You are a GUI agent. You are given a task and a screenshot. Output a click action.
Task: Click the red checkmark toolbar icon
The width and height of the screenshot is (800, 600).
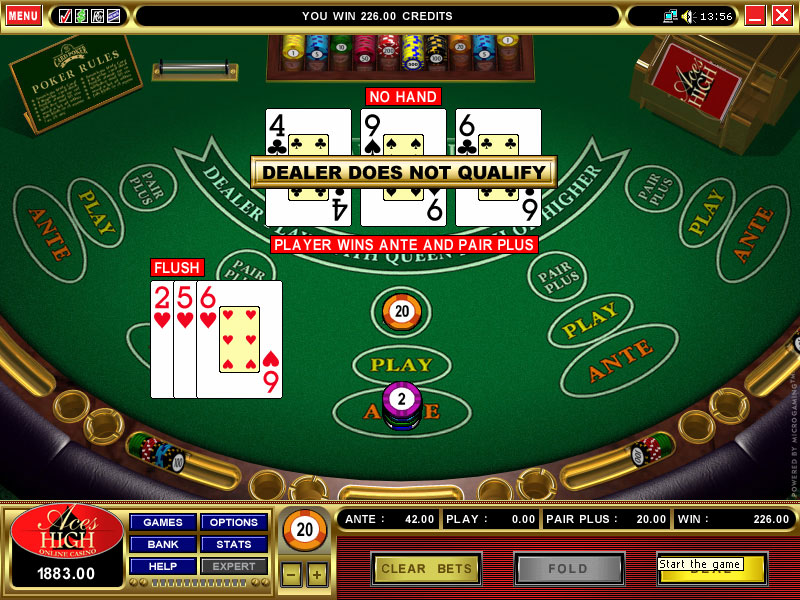pos(65,16)
